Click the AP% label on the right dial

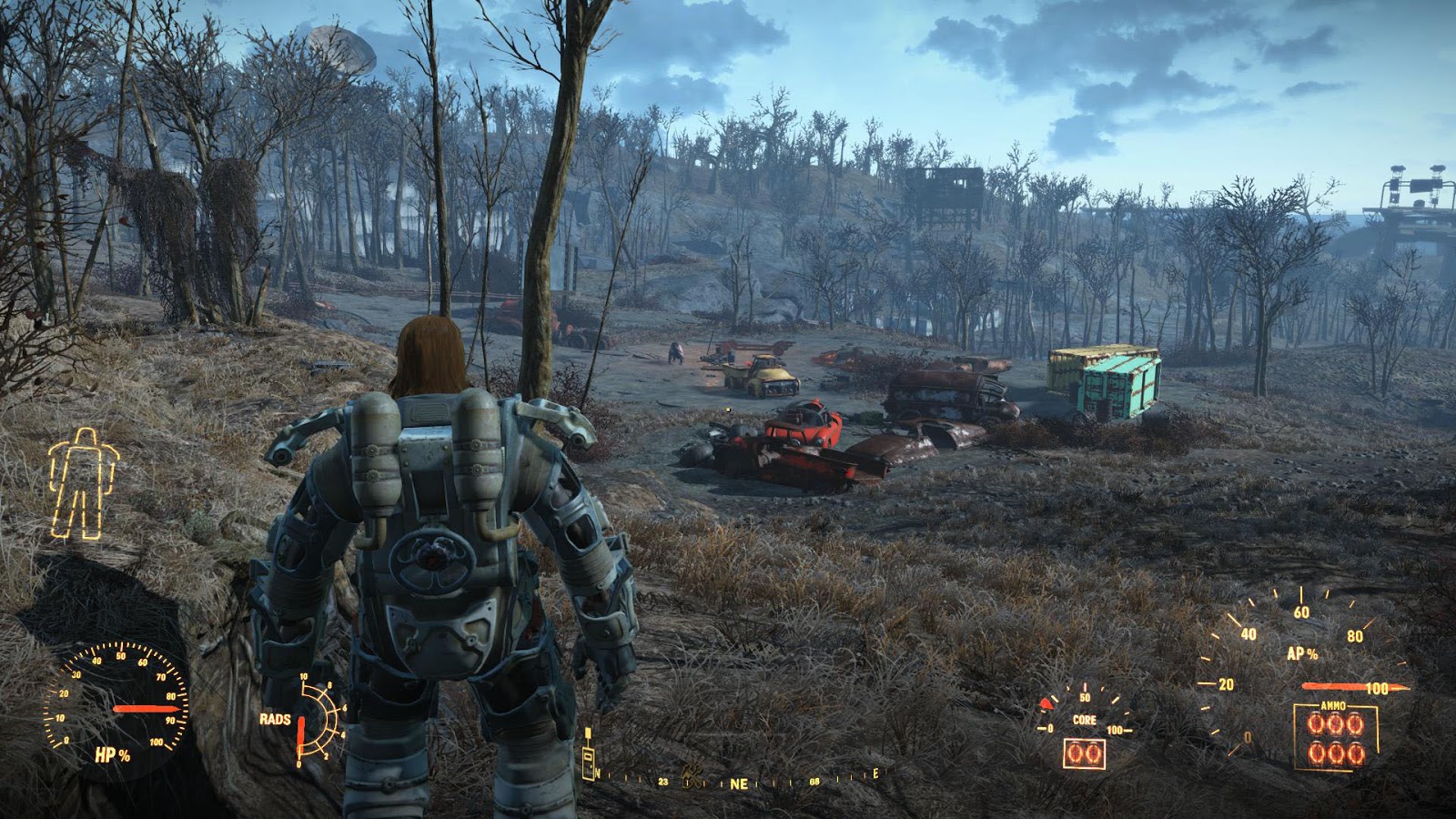(1302, 653)
